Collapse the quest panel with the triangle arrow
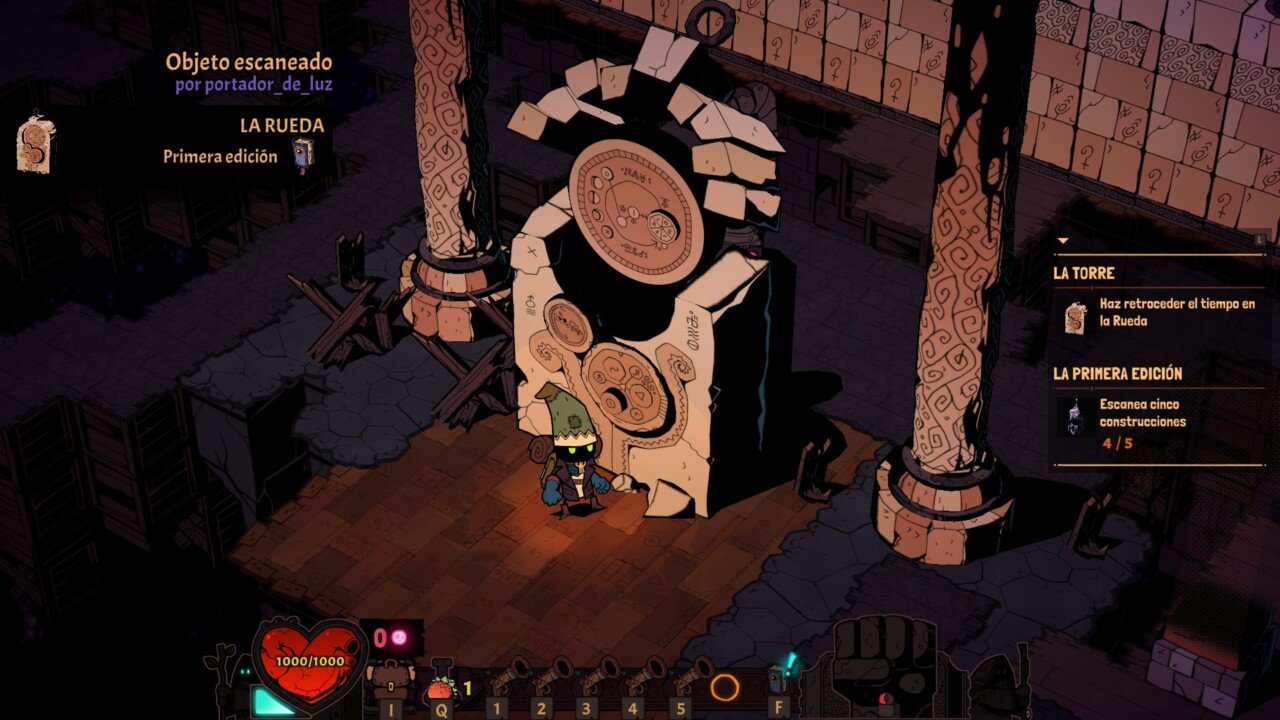 [1062, 241]
